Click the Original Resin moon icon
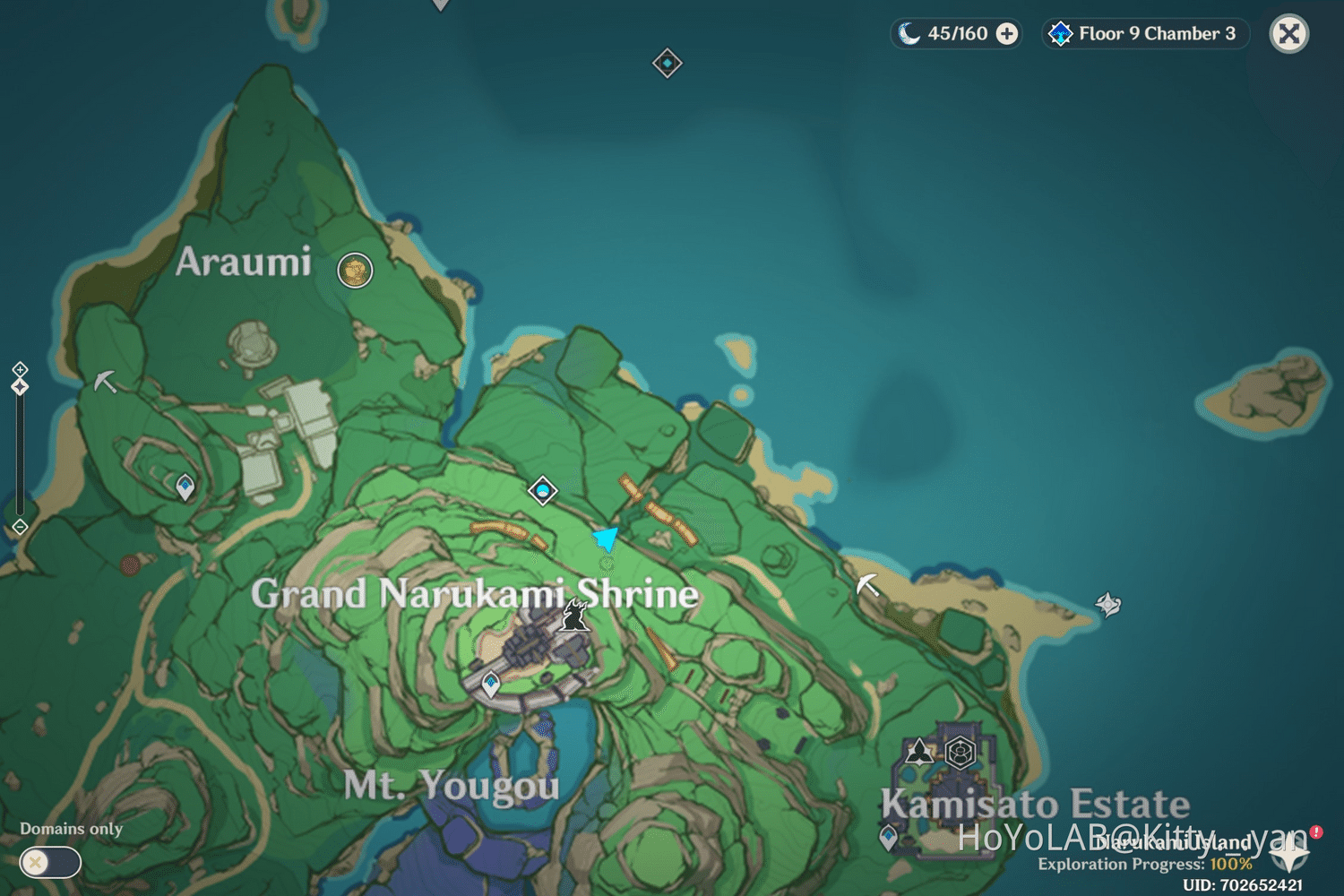The image size is (1344, 896). (910, 33)
